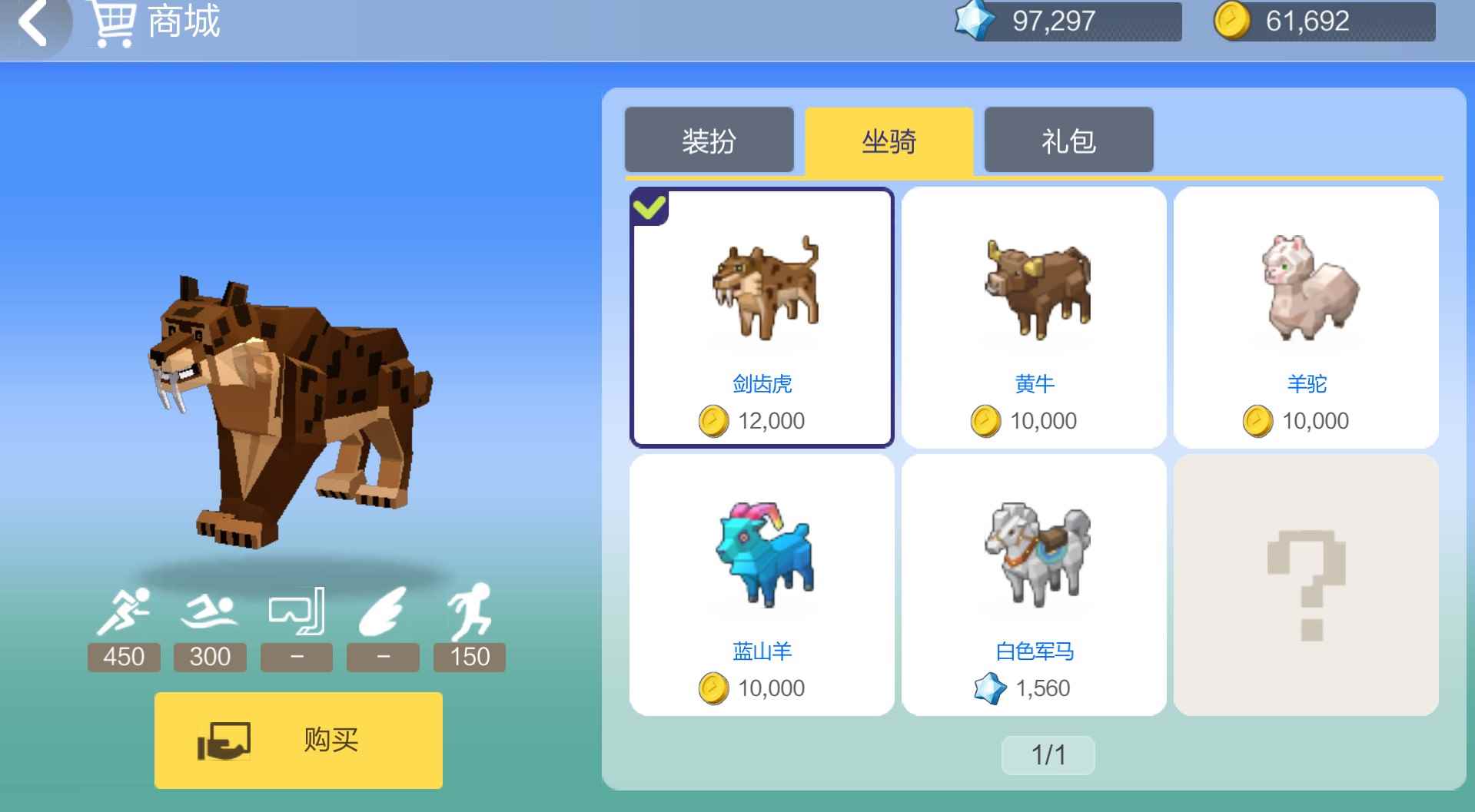Screen dimensions: 1475x812
Task: Click the diamond currency icon showing 97,297
Action: point(975,21)
